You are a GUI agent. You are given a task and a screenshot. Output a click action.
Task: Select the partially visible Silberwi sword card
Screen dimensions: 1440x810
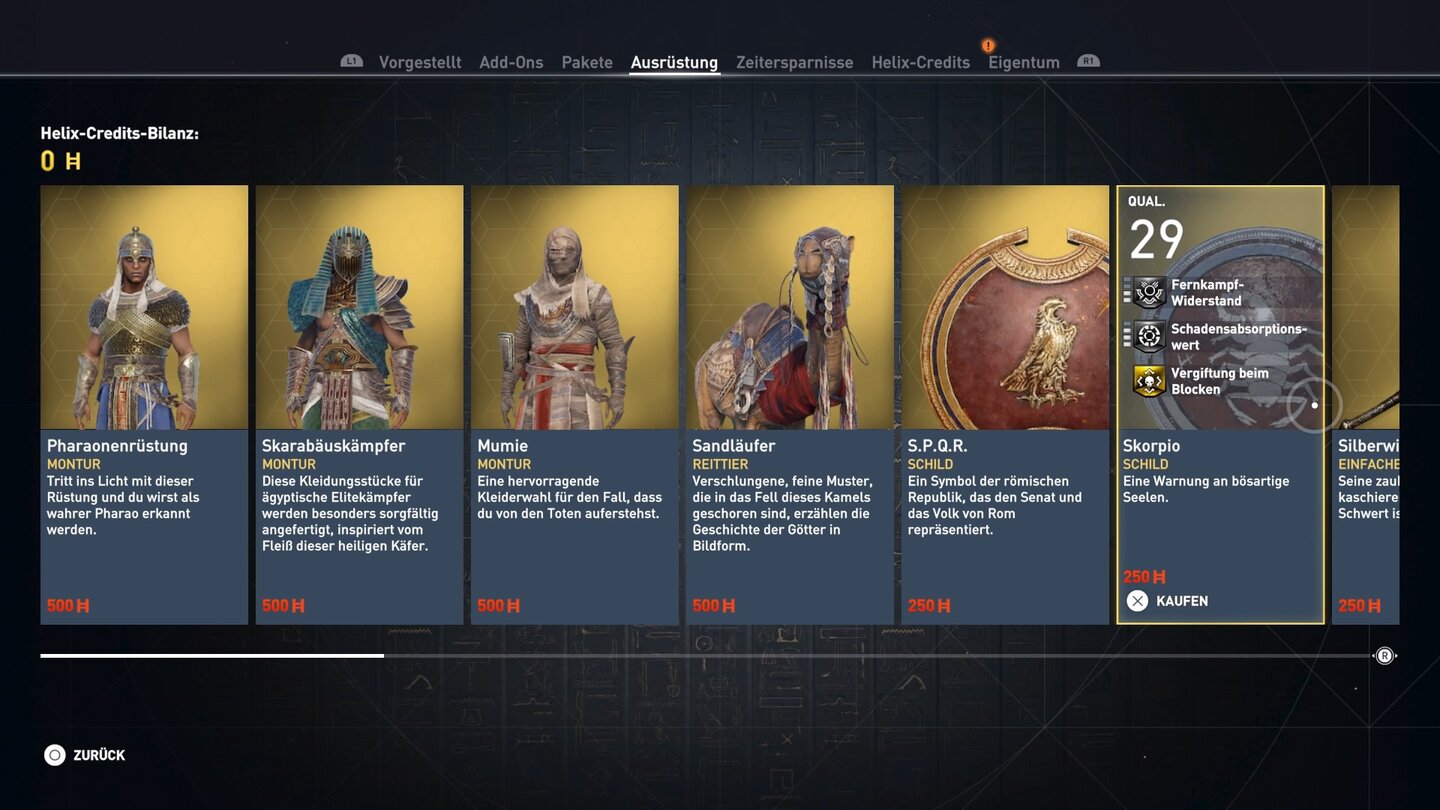(1366, 404)
